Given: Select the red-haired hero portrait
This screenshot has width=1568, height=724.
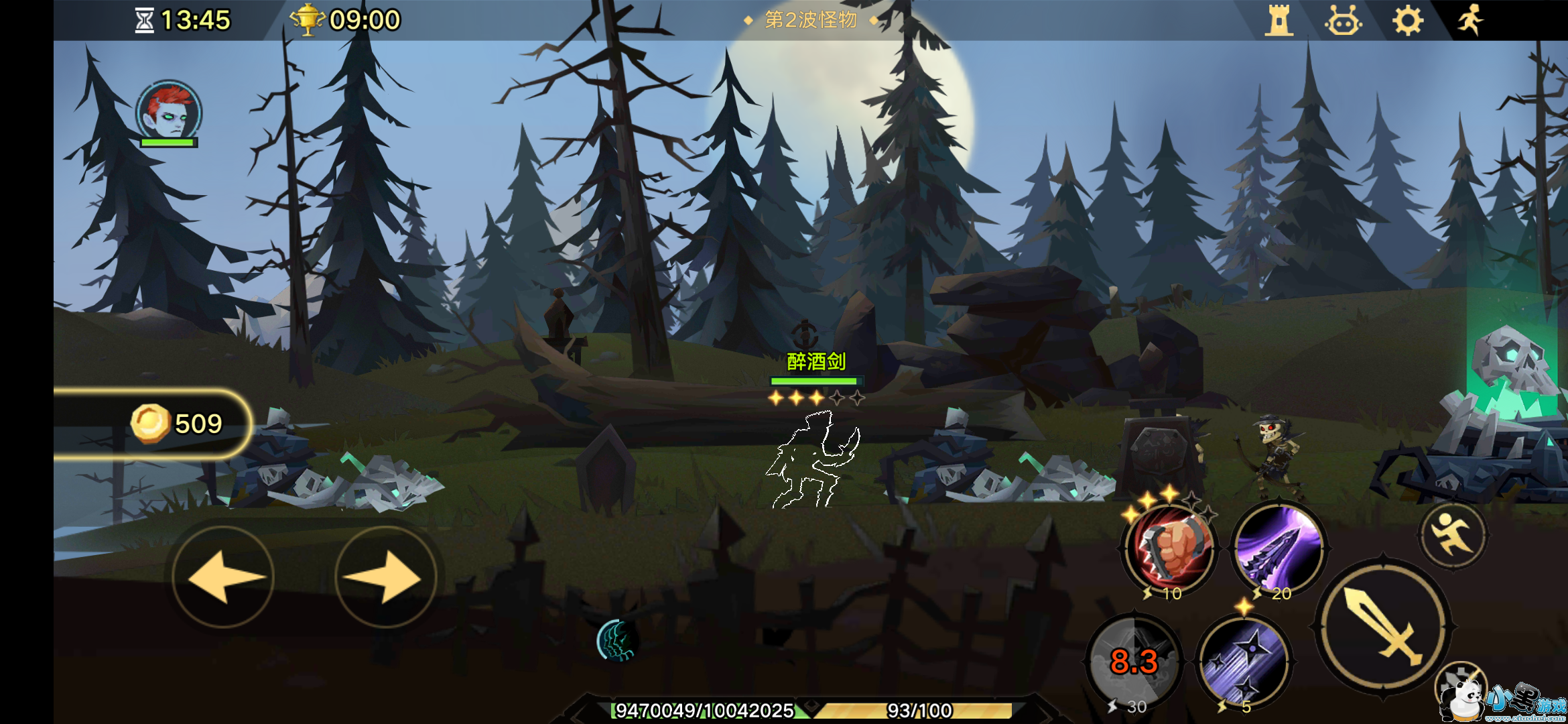Looking at the screenshot, I should tap(169, 112).
